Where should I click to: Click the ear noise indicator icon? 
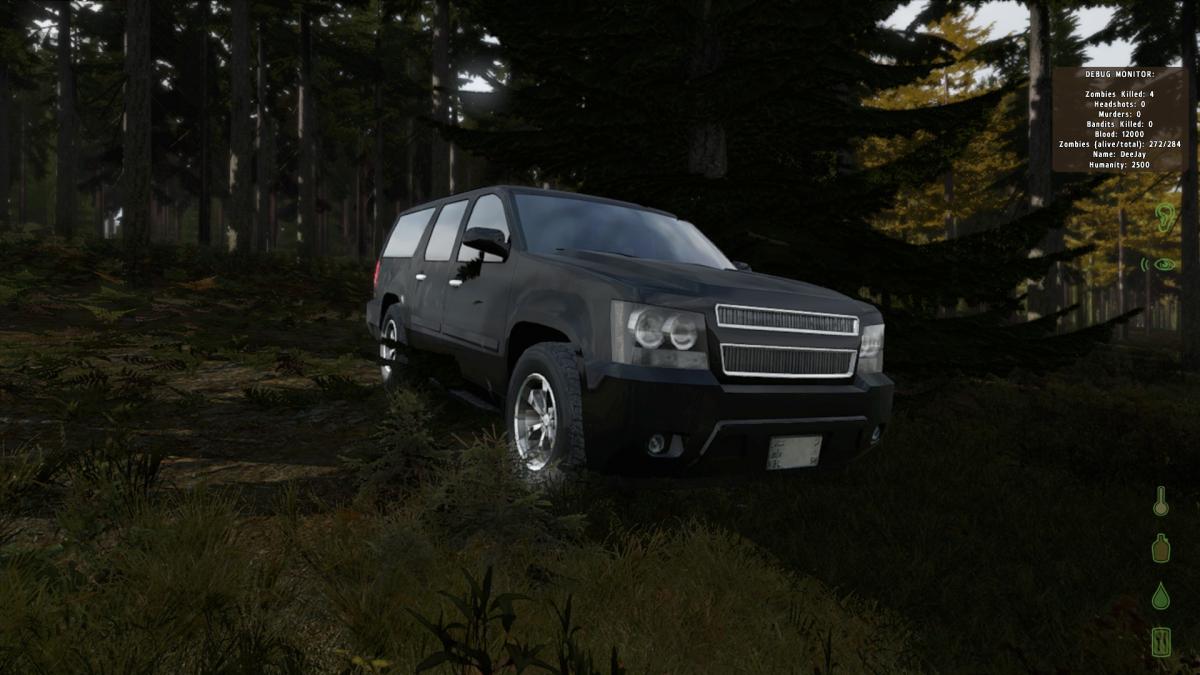pos(1164,217)
